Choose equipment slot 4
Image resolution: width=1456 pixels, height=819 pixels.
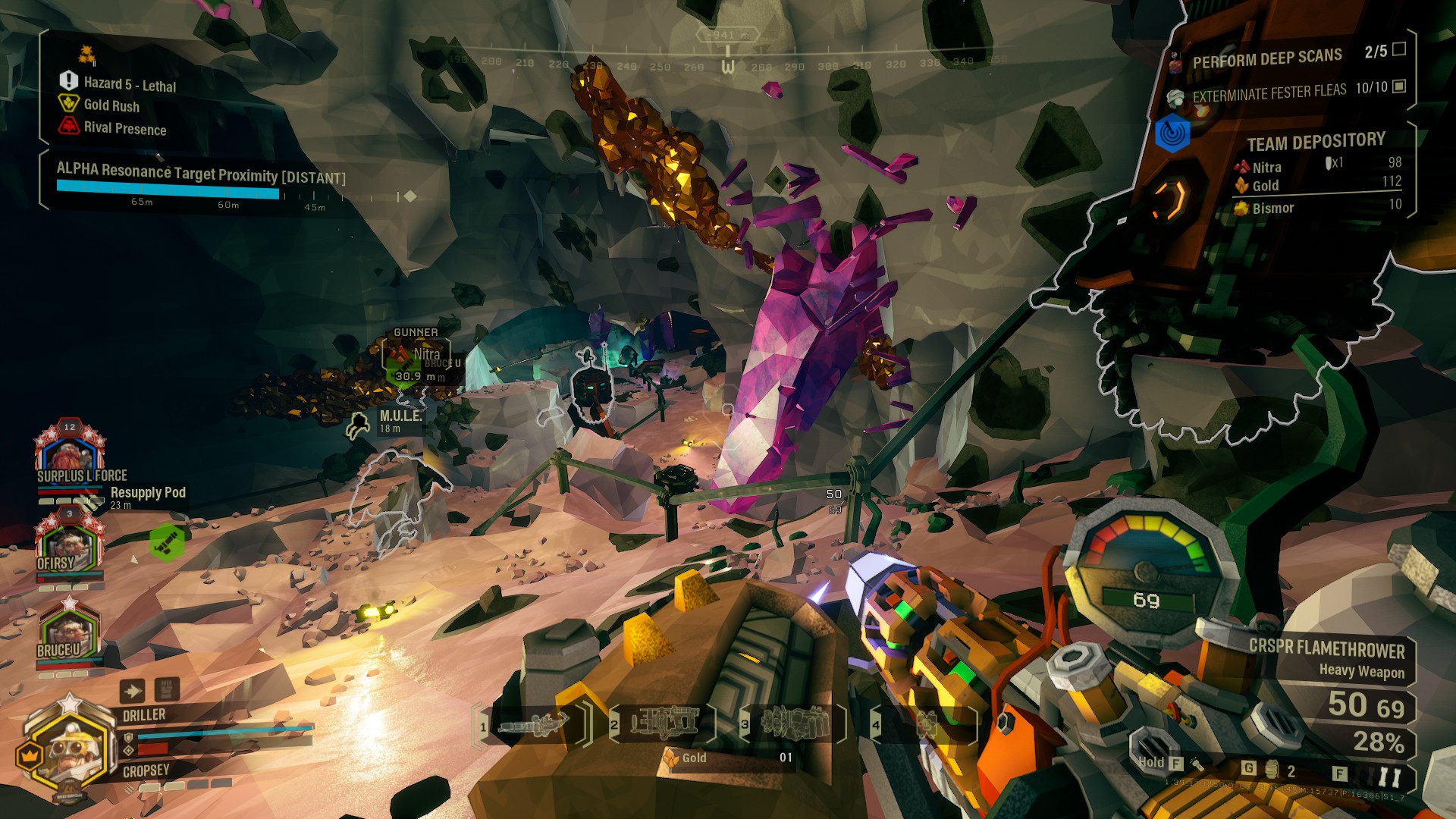coord(924,724)
